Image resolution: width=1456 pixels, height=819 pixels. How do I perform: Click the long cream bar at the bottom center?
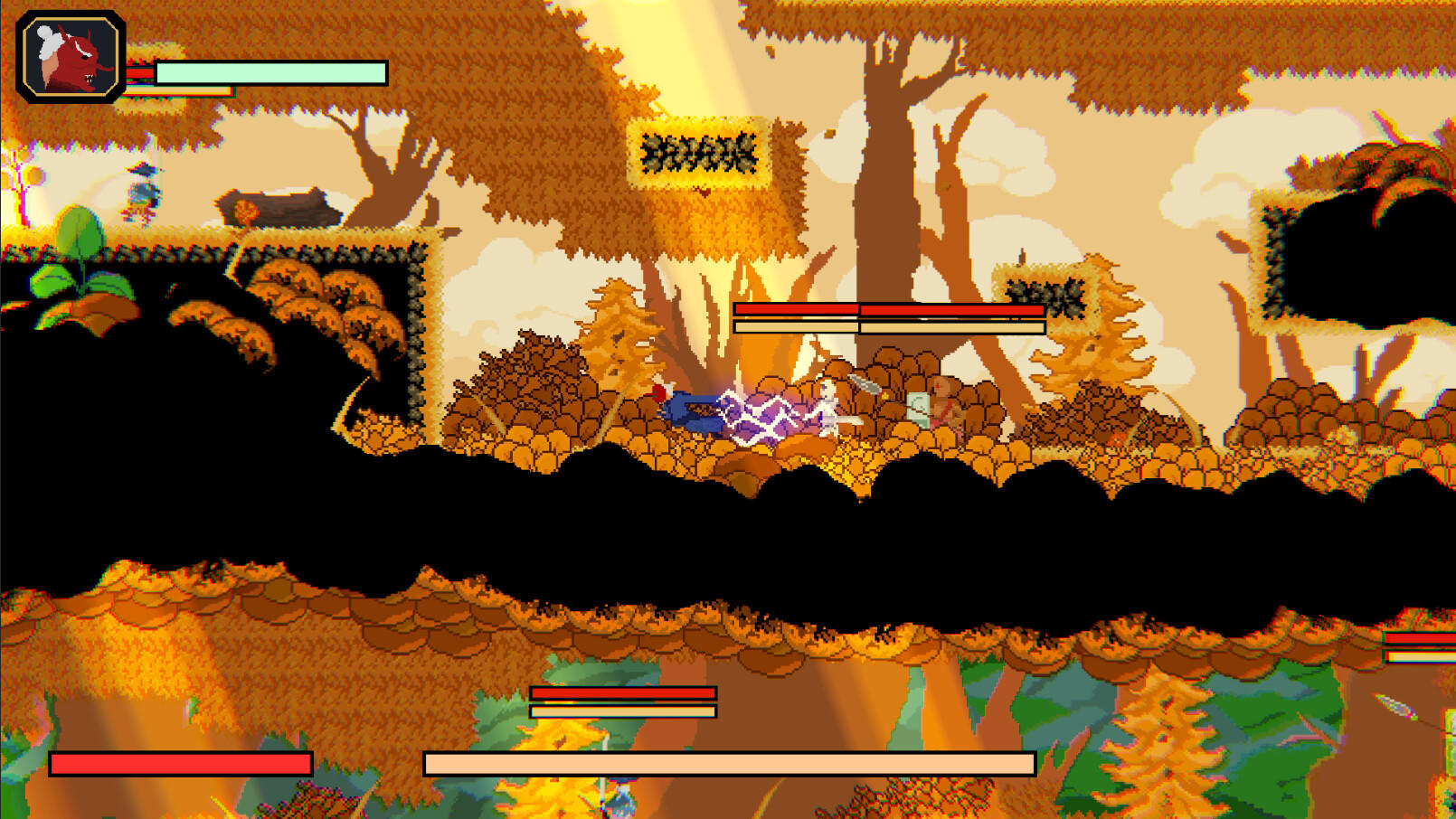(728, 762)
